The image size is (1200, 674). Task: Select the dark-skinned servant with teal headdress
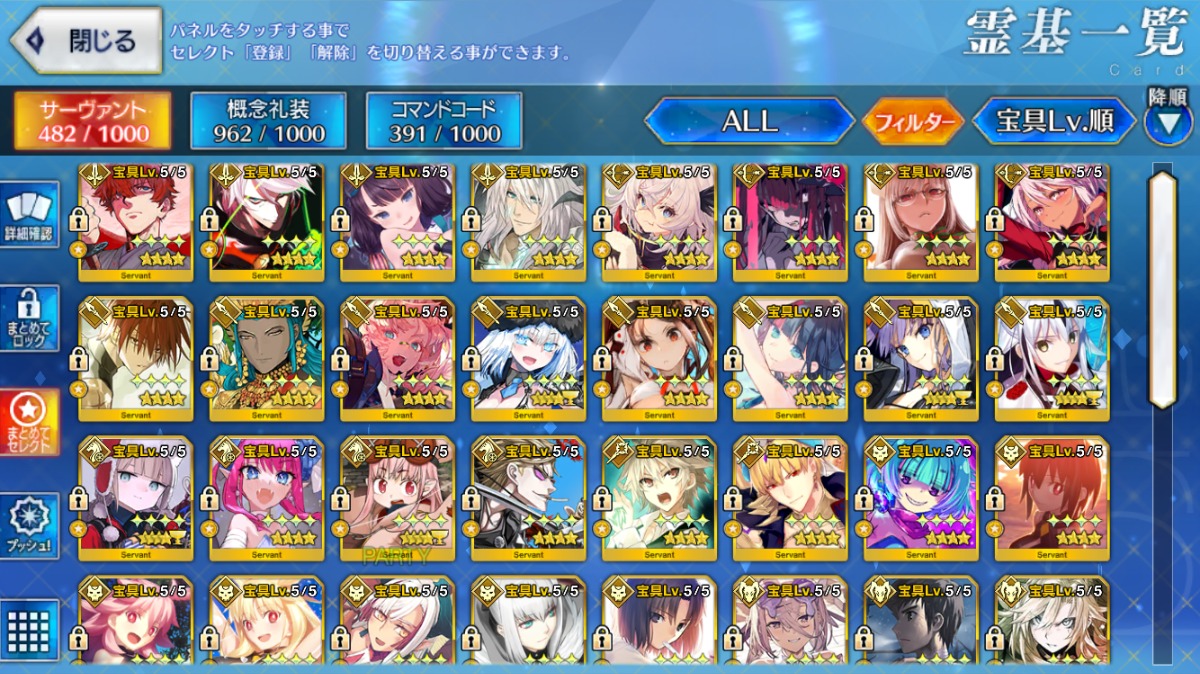click(x=267, y=357)
